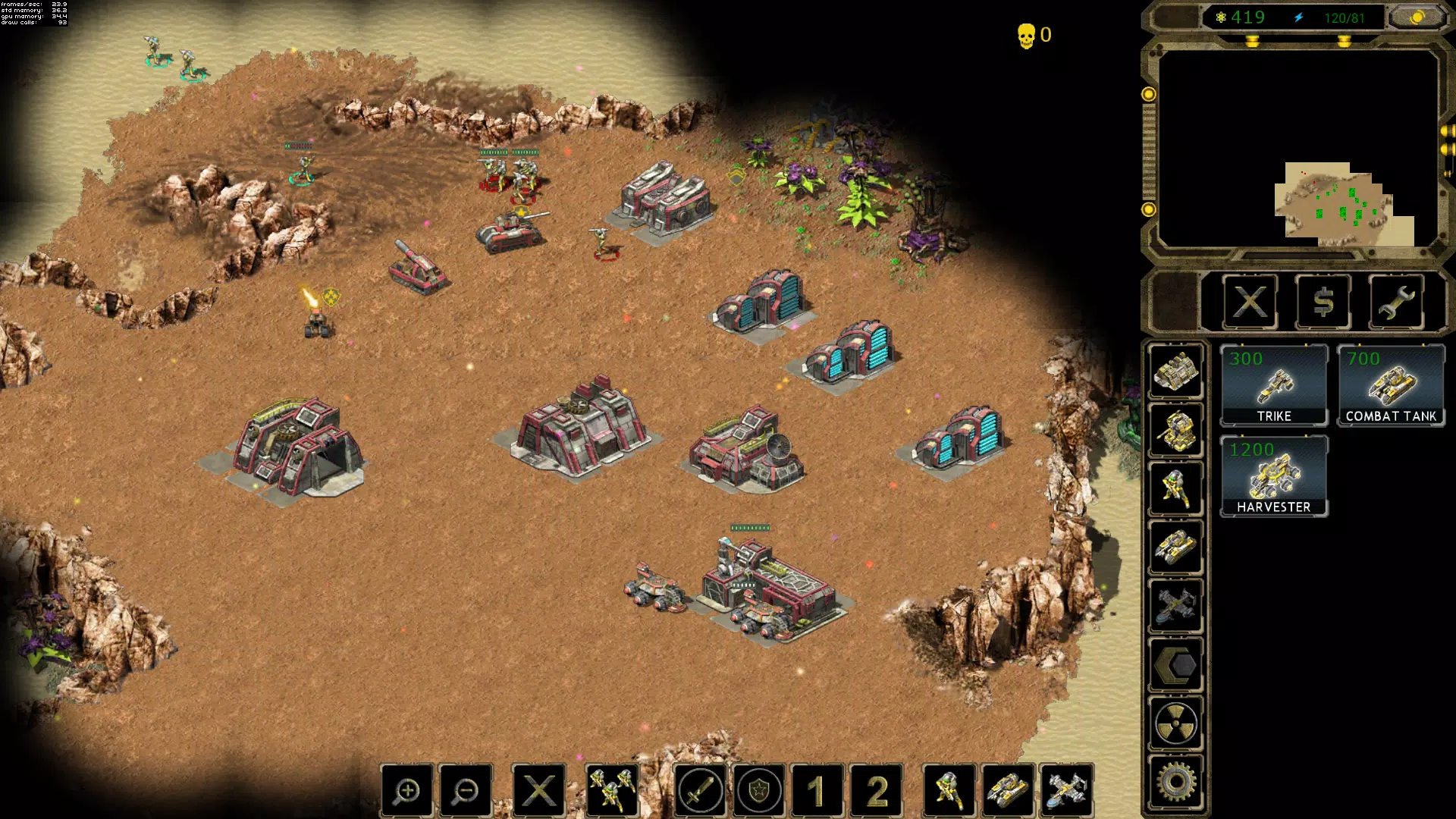This screenshot has width=1456, height=819.
Task: Select the Repair wrench icon
Action: (1396, 303)
